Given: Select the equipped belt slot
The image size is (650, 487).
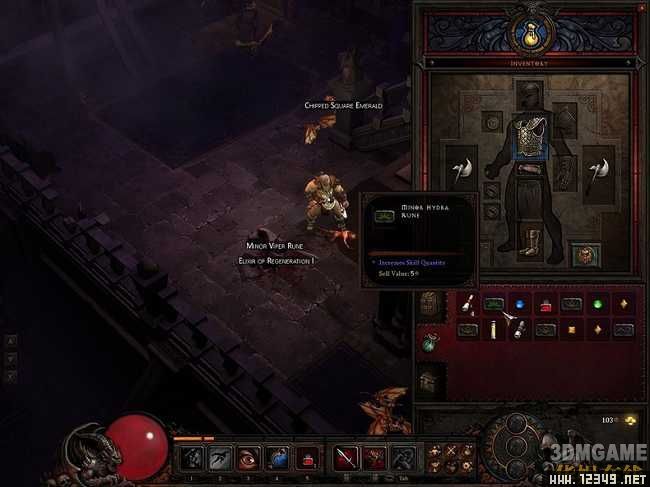Looking at the screenshot, I should [x=530, y=167].
